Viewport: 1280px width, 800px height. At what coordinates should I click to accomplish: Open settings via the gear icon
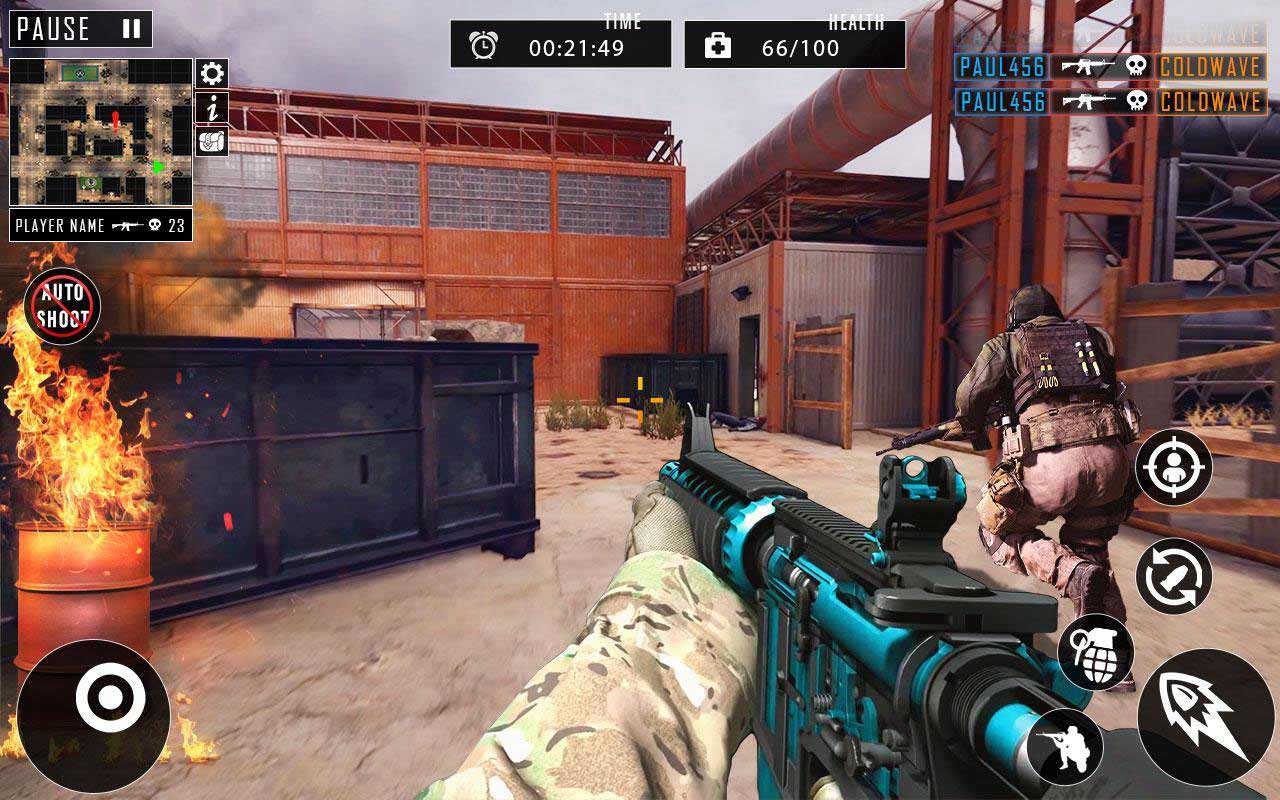click(x=211, y=73)
